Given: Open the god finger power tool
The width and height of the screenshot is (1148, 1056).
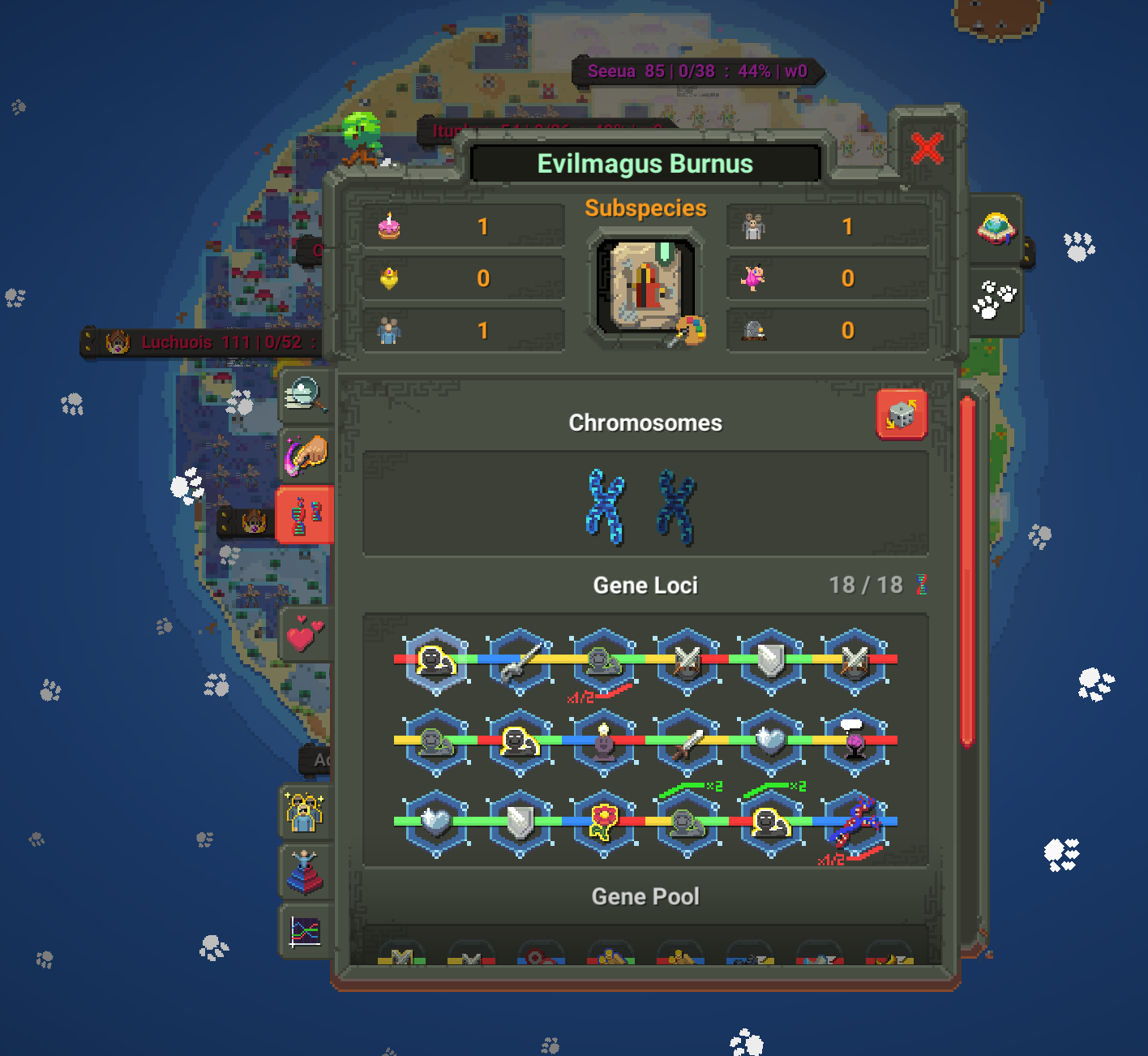Looking at the screenshot, I should pos(306,454).
